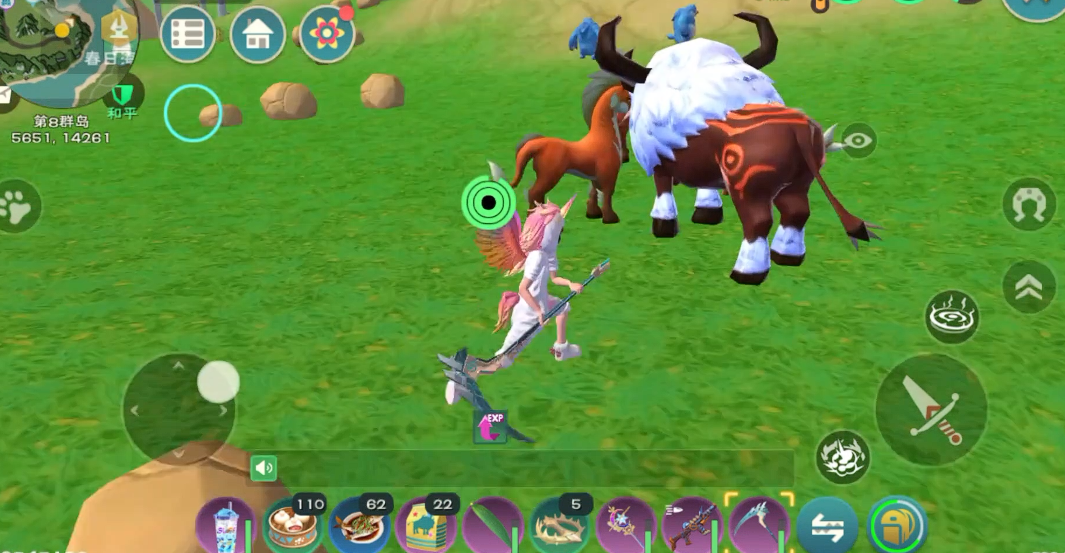Screen dimensions: 1065x553
Task: Open the flower icon with red notification
Action: click(x=327, y=35)
